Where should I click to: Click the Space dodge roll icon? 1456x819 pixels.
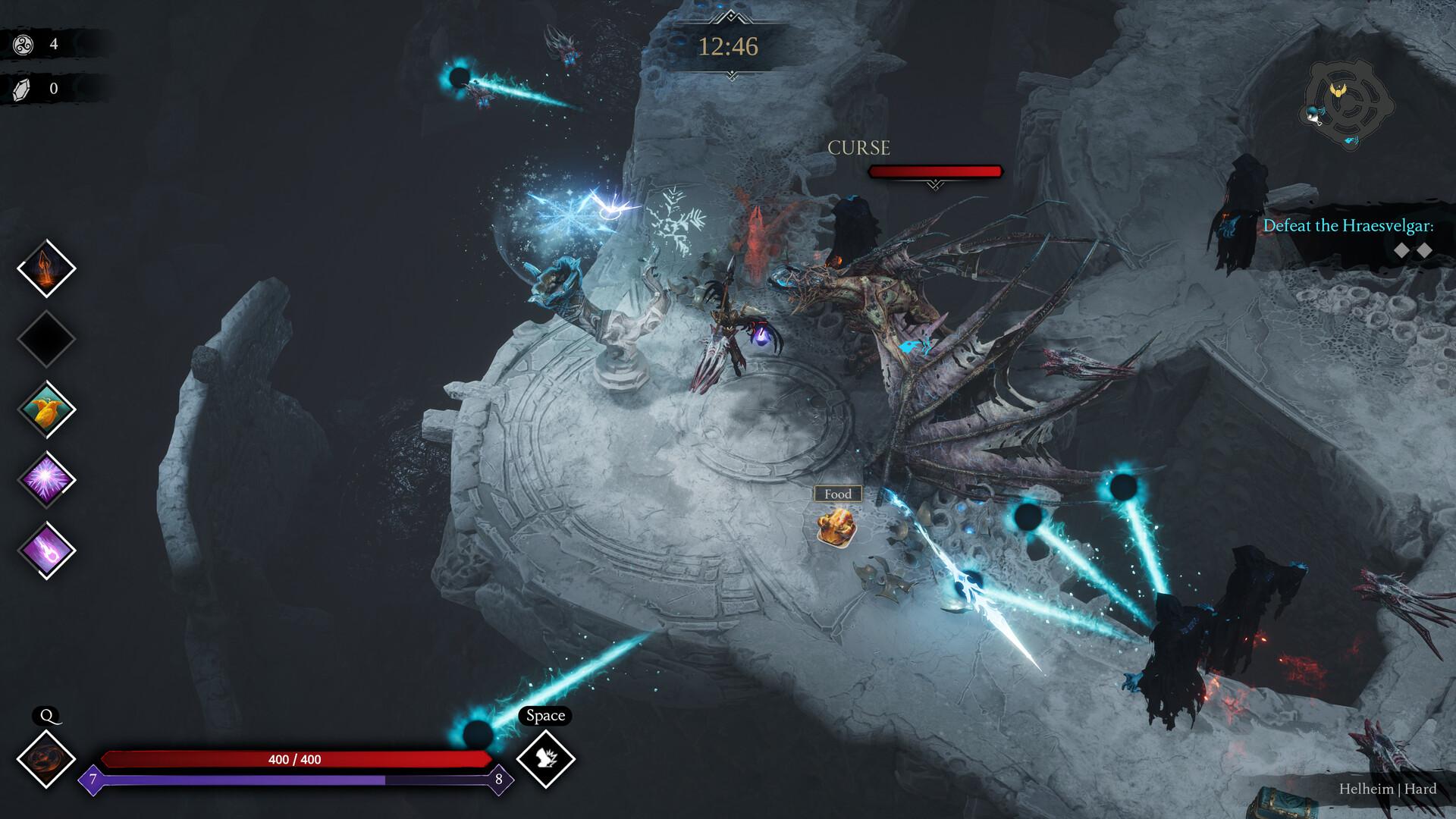pyautogui.click(x=546, y=758)
